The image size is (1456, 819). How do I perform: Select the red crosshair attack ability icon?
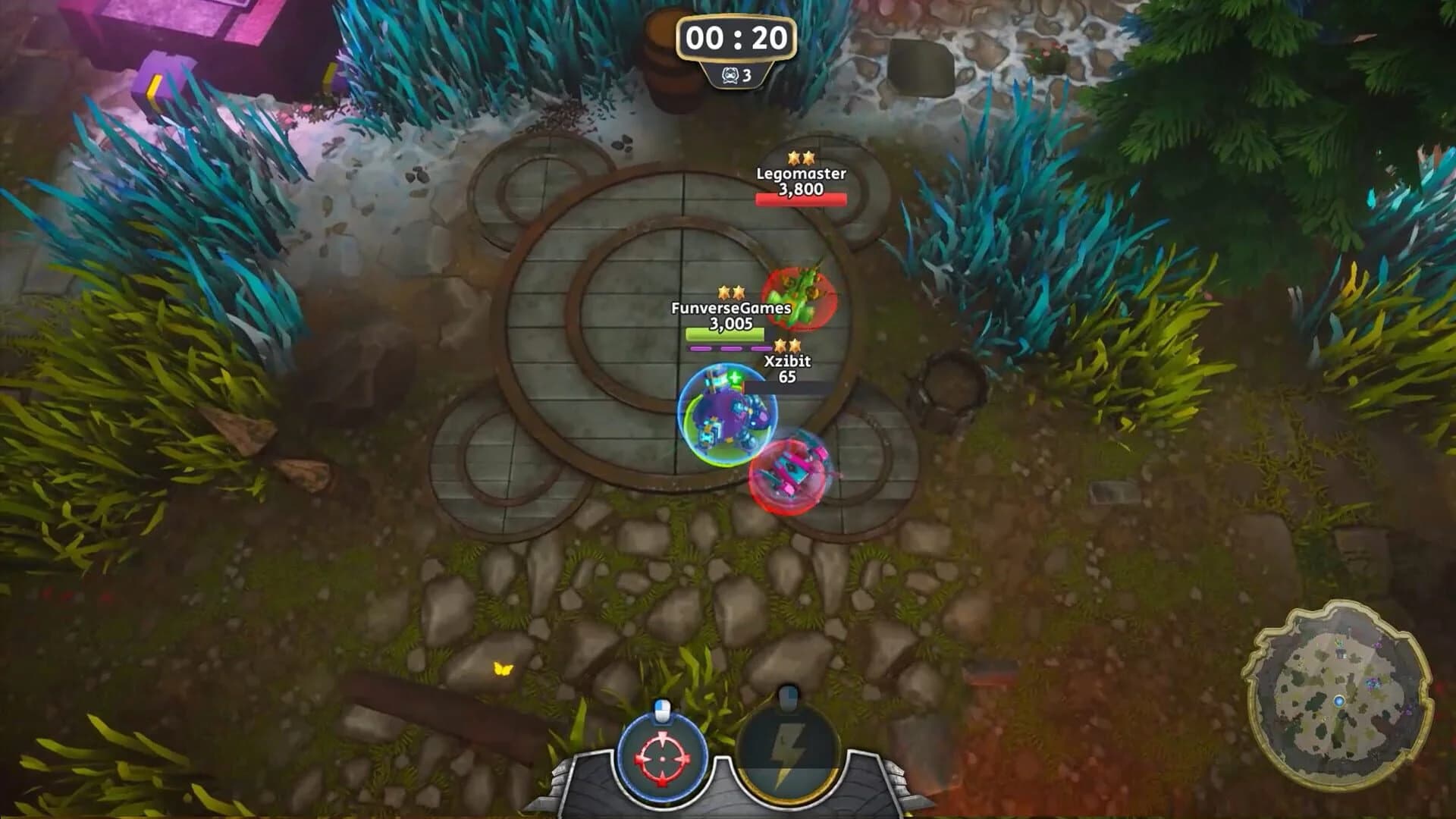tap(661, 758)
